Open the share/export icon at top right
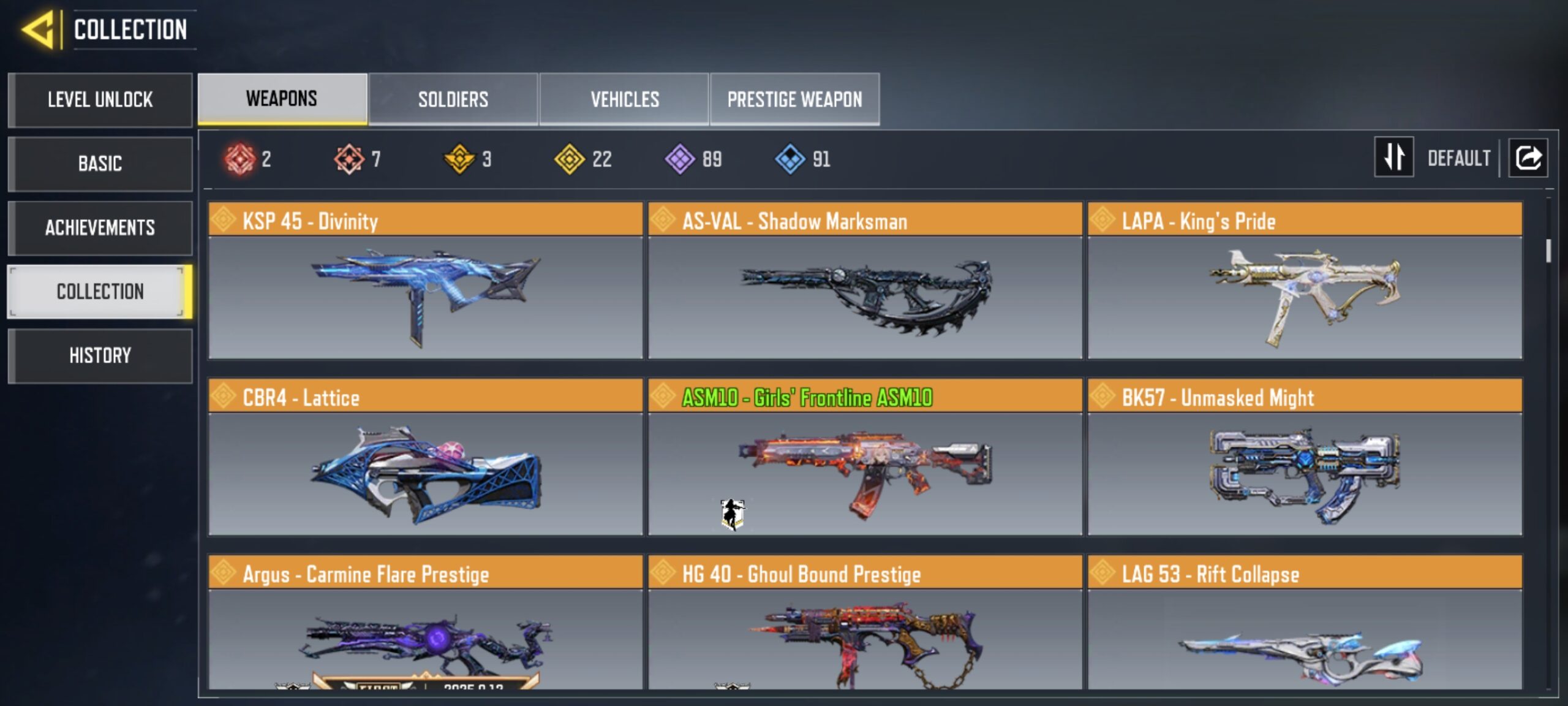 (1528, 158)
